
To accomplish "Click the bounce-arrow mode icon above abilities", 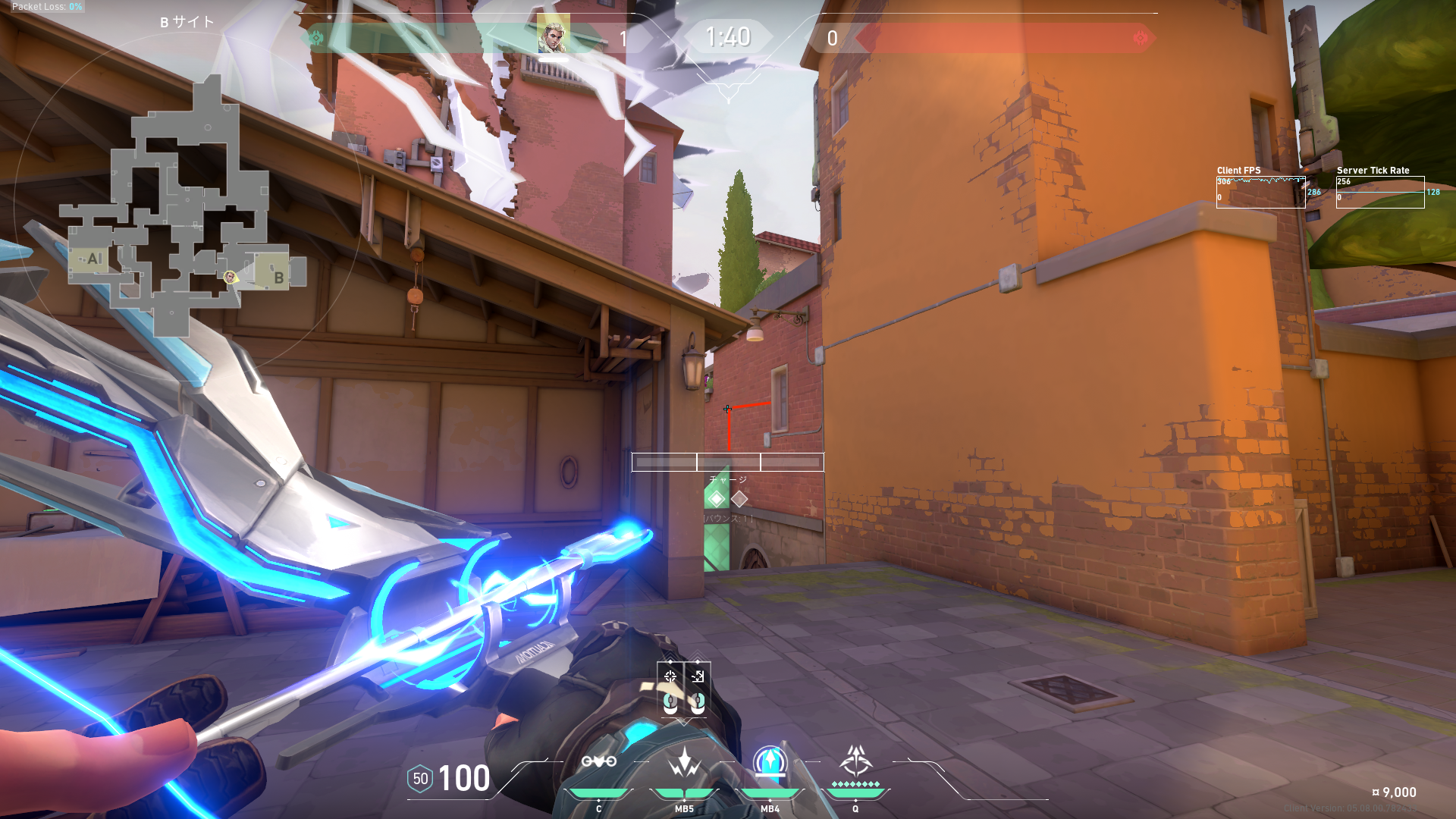I will tap(698, 676).
